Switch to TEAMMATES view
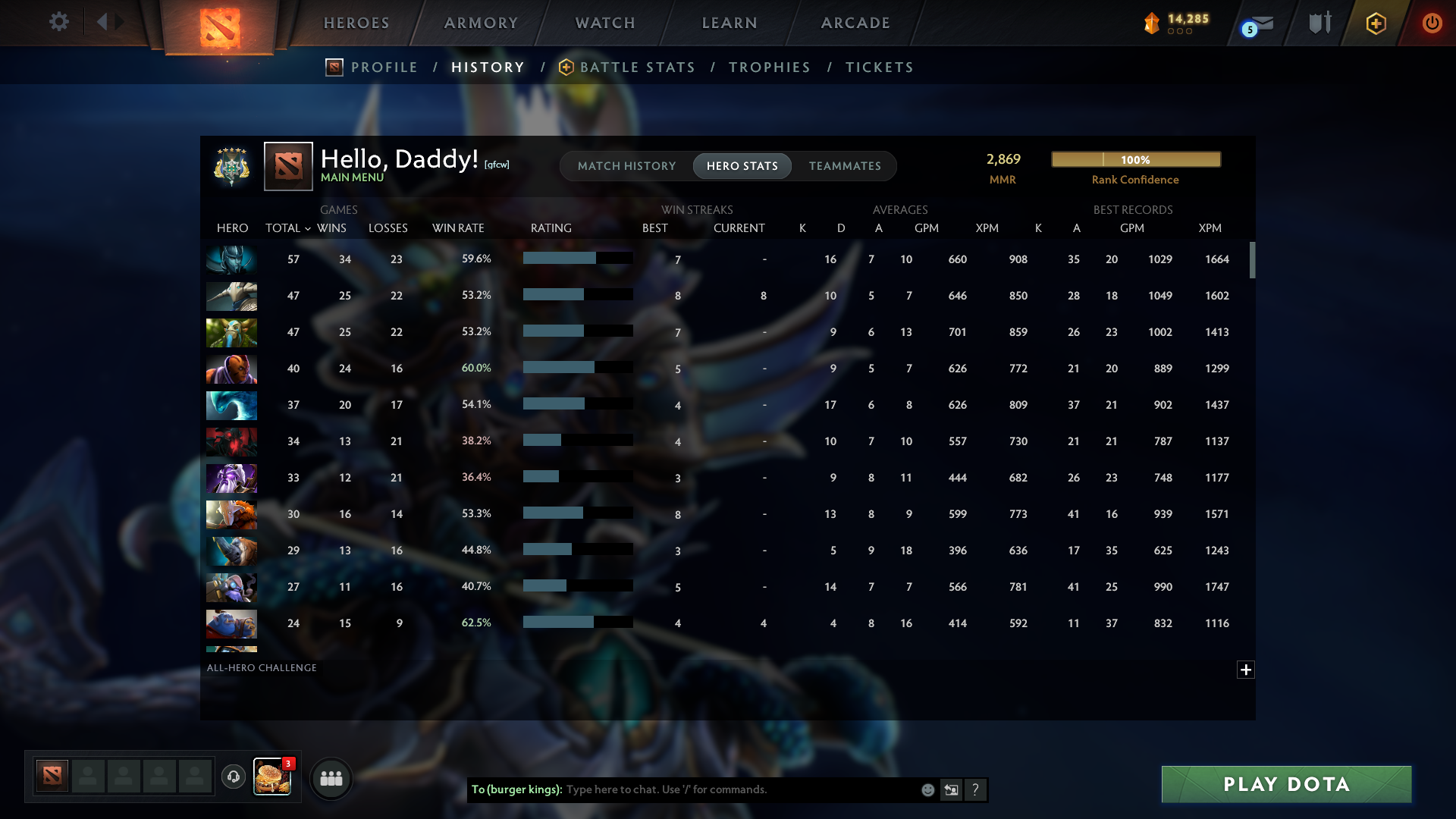This screenshot has height=819, width=1456. 845,165
